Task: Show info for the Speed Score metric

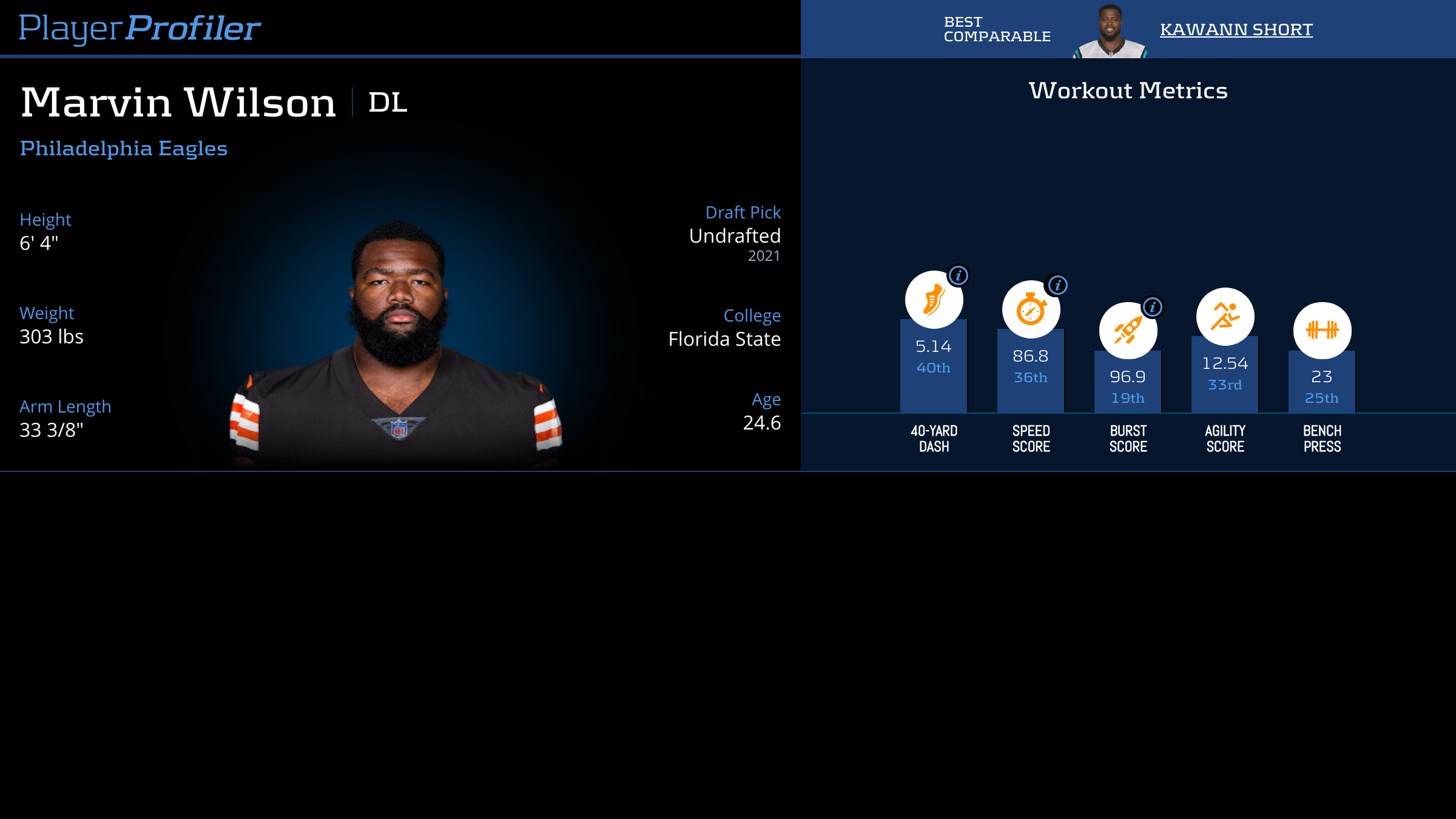Action: (1057, 285)
